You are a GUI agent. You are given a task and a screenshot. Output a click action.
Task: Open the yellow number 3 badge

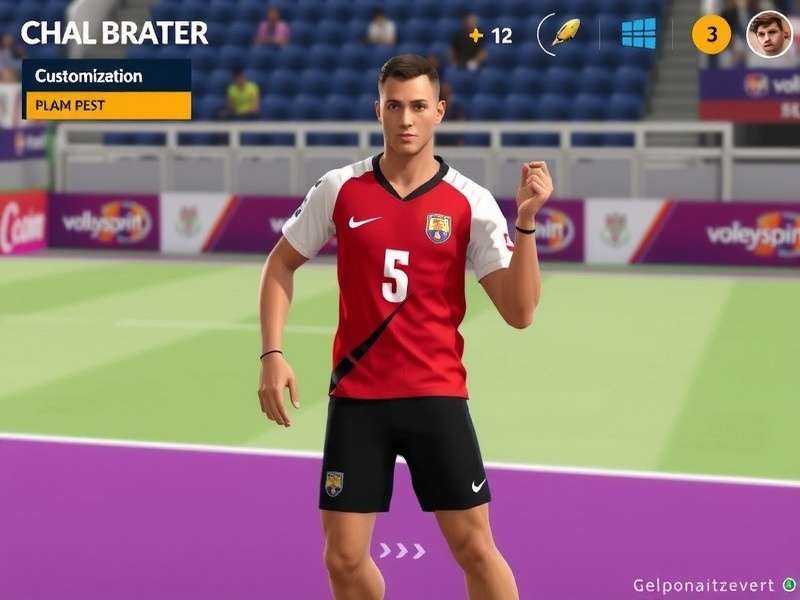(x=711, y=35)
